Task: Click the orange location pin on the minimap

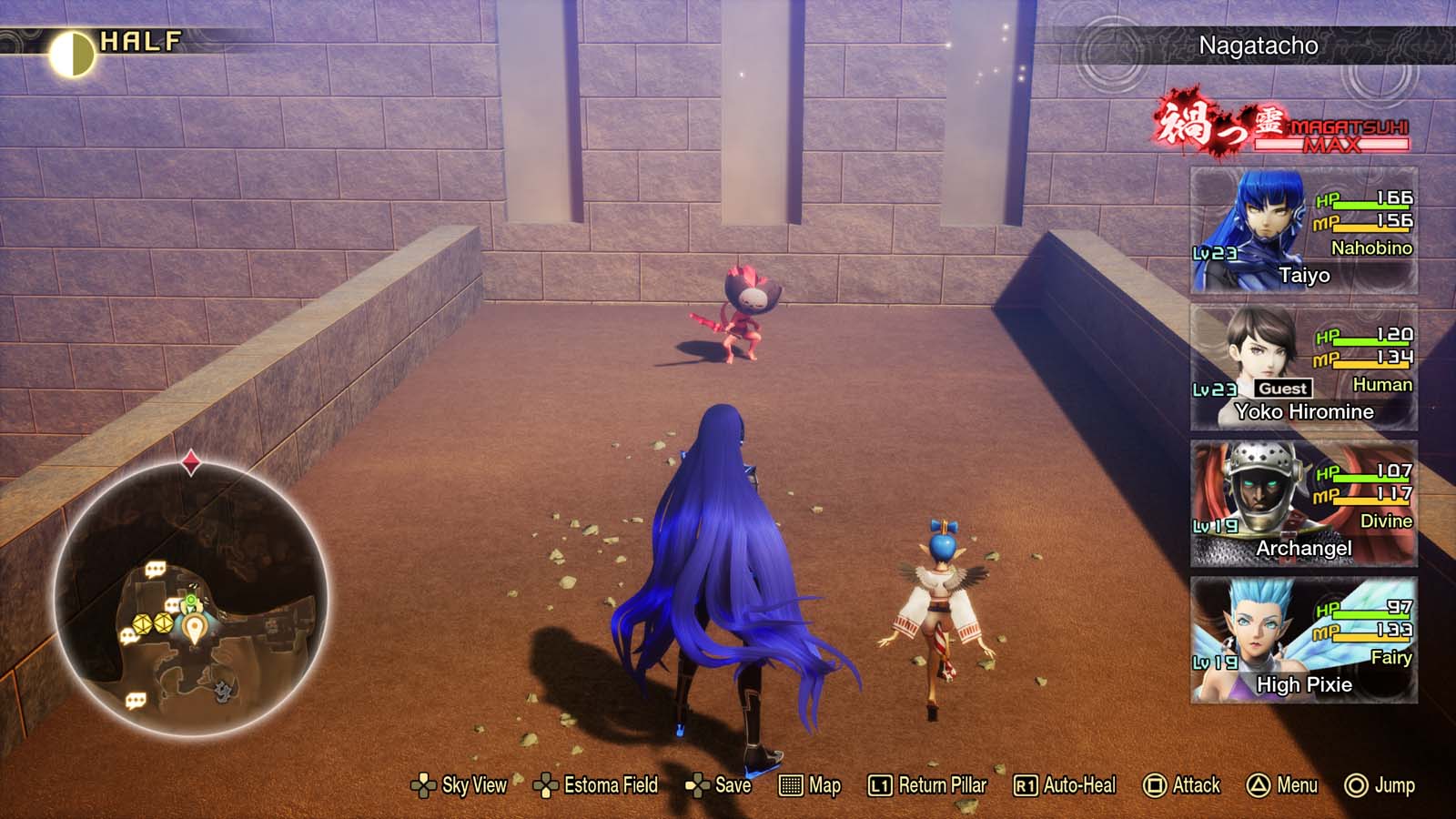Action: (x=195, y=627)
